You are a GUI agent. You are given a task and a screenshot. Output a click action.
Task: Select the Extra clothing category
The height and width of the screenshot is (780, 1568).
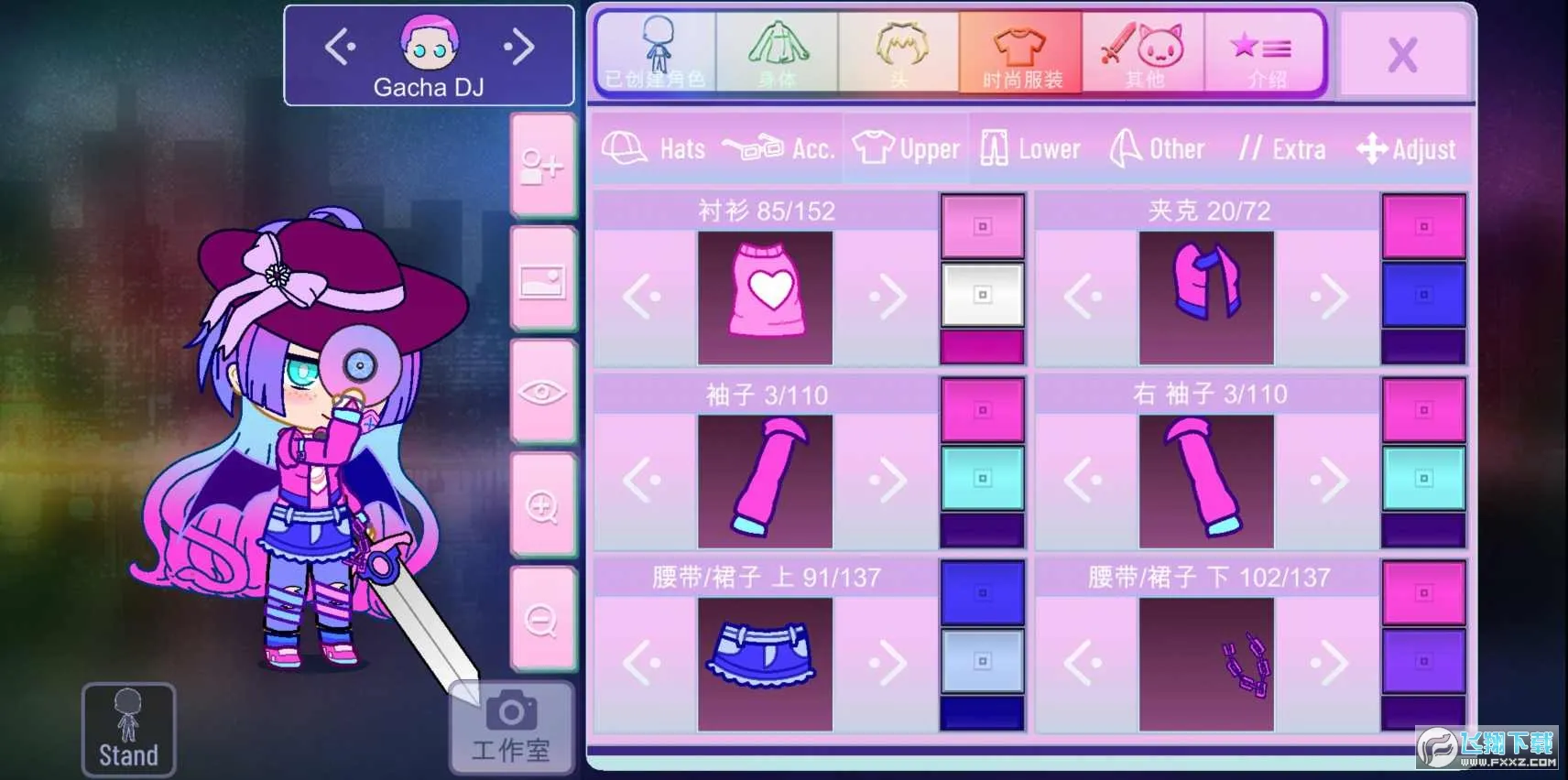1281,147
